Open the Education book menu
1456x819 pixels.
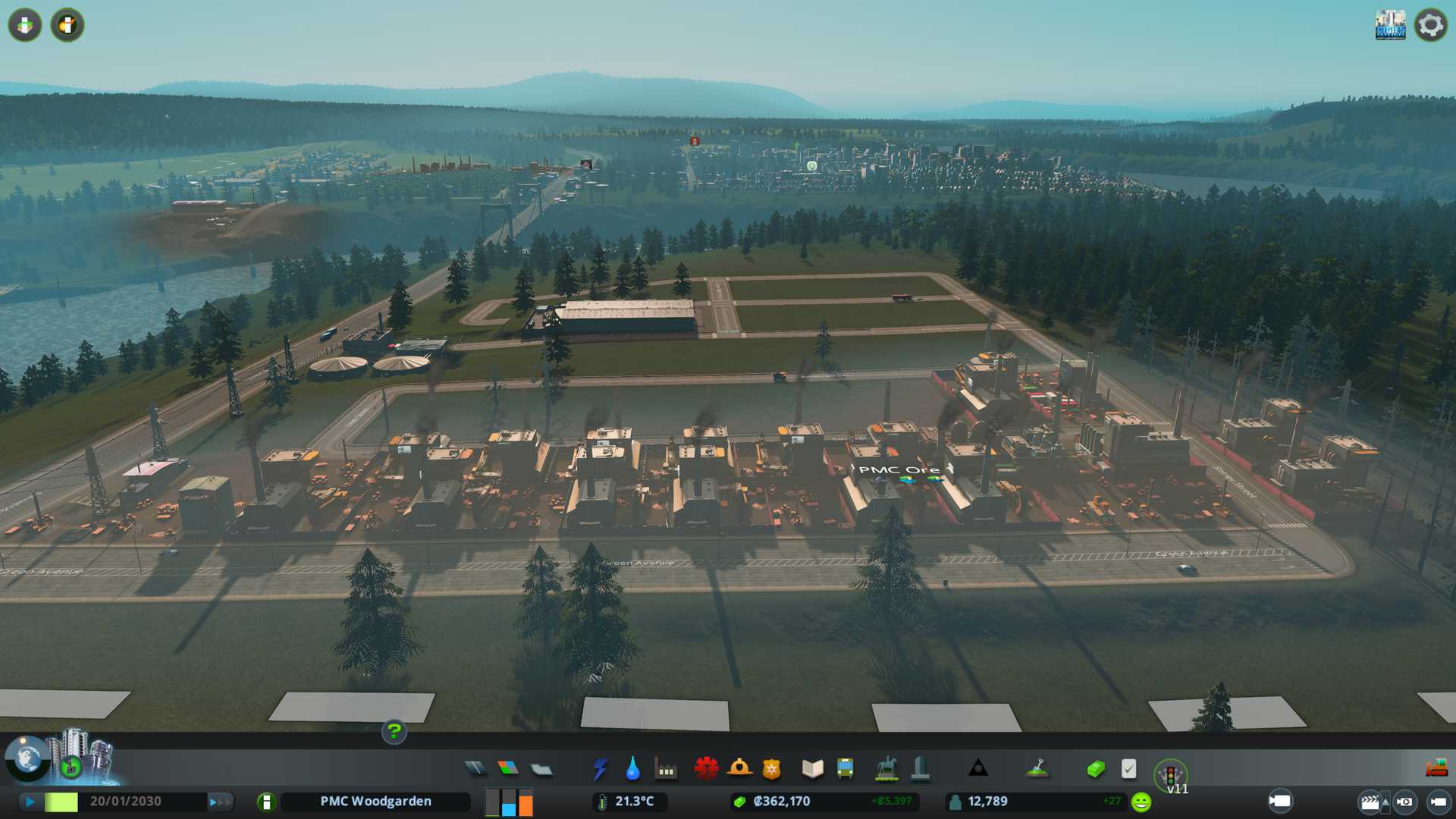(x=812, y=769)
